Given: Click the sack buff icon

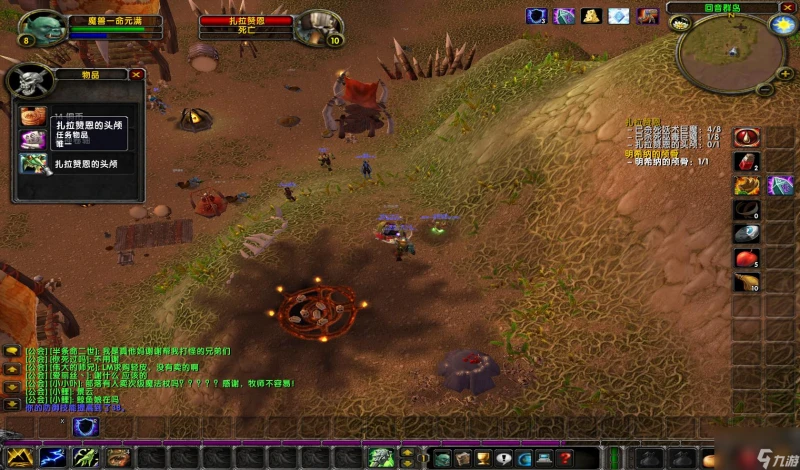Looking at the screenshot, I should tap(591, 16).
